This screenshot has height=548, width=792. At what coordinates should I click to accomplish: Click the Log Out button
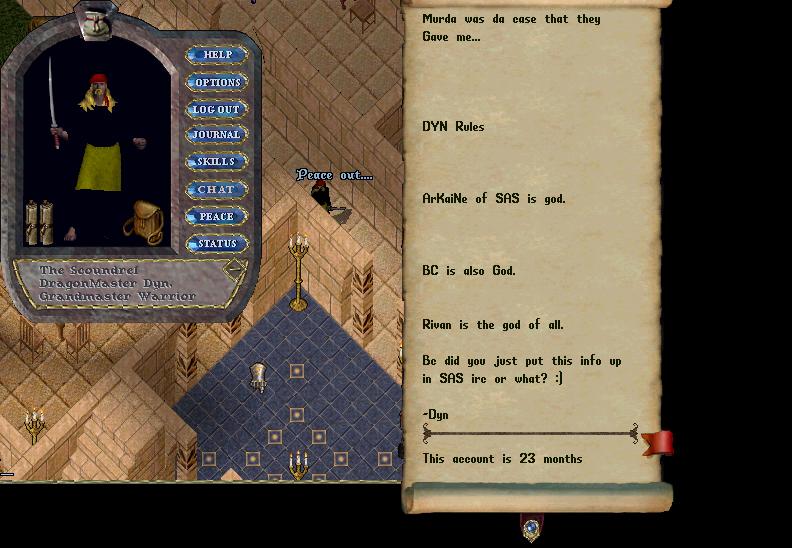point(217,109)
